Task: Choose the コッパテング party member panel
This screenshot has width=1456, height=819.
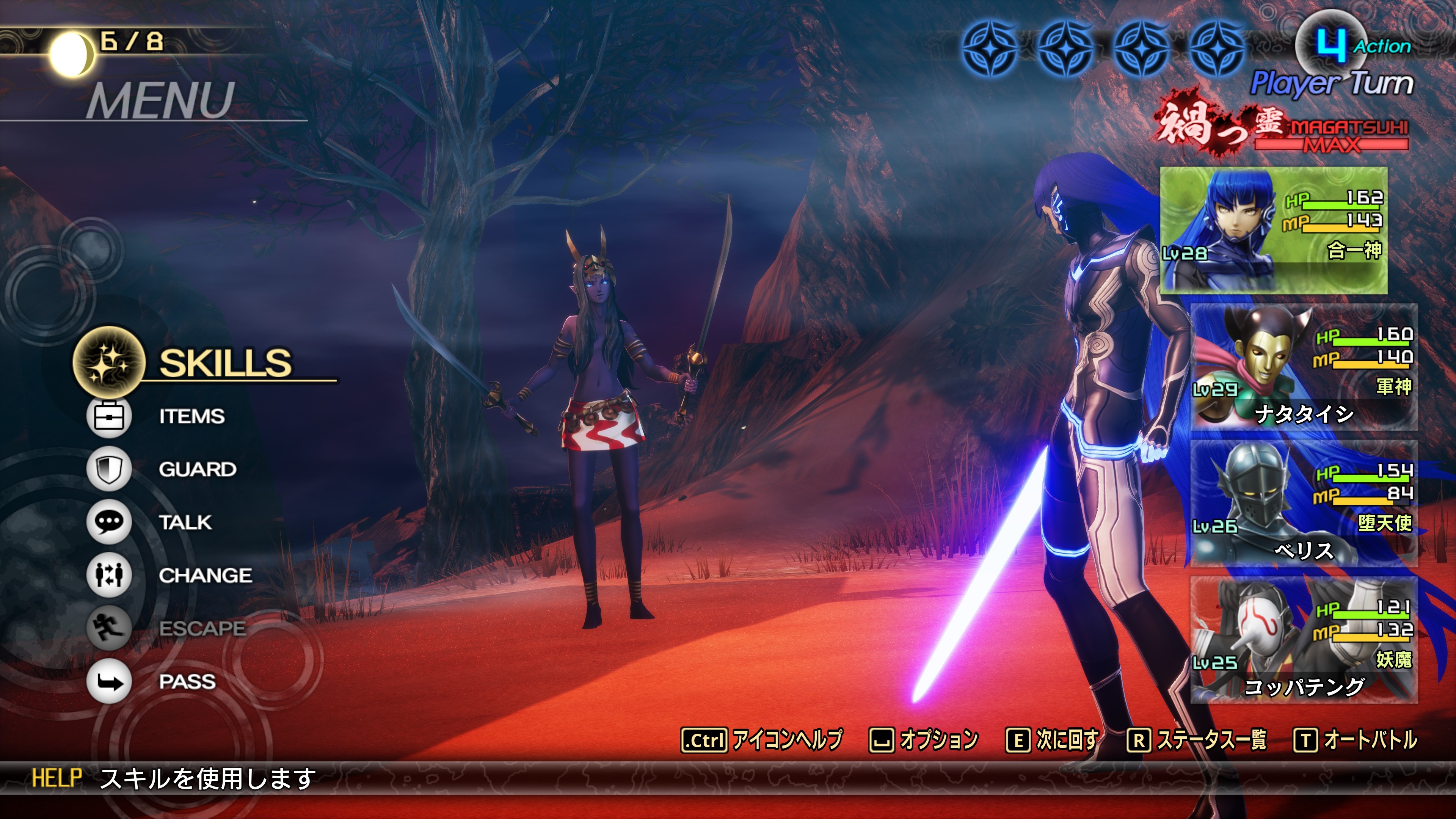Action: click(1304, 640)
